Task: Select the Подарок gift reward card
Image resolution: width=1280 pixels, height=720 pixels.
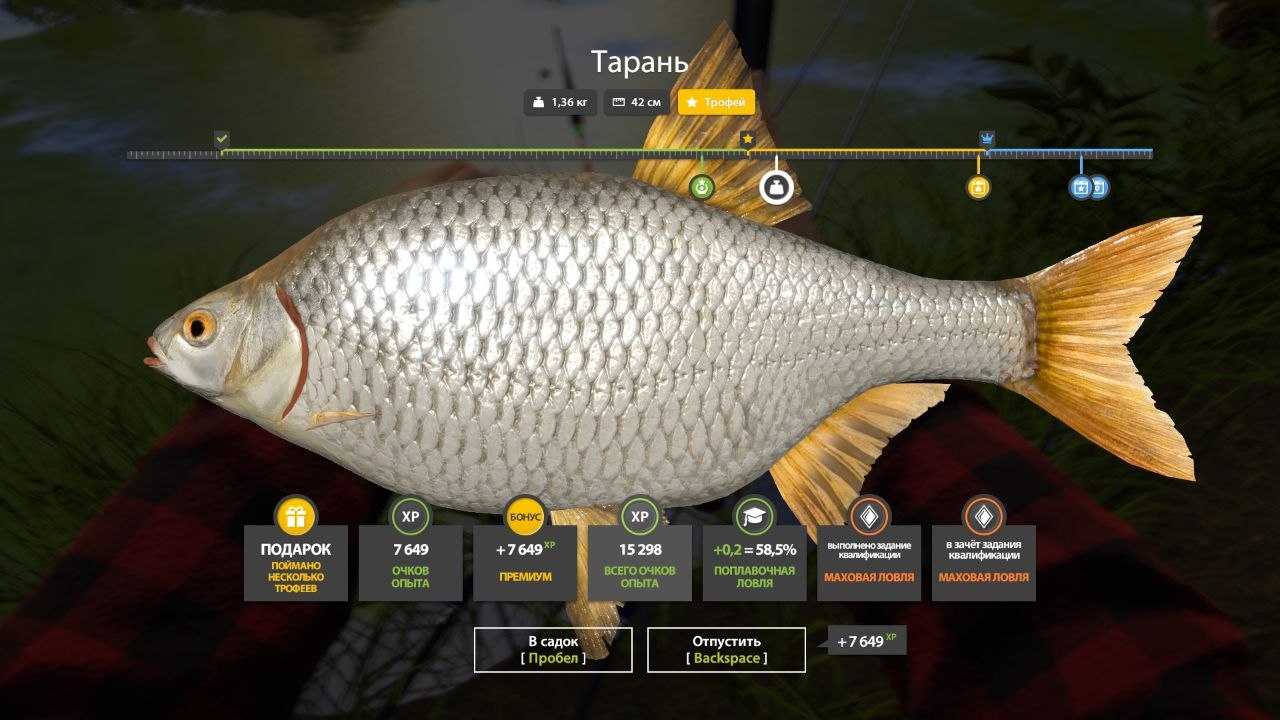Action: click(296, 562)
